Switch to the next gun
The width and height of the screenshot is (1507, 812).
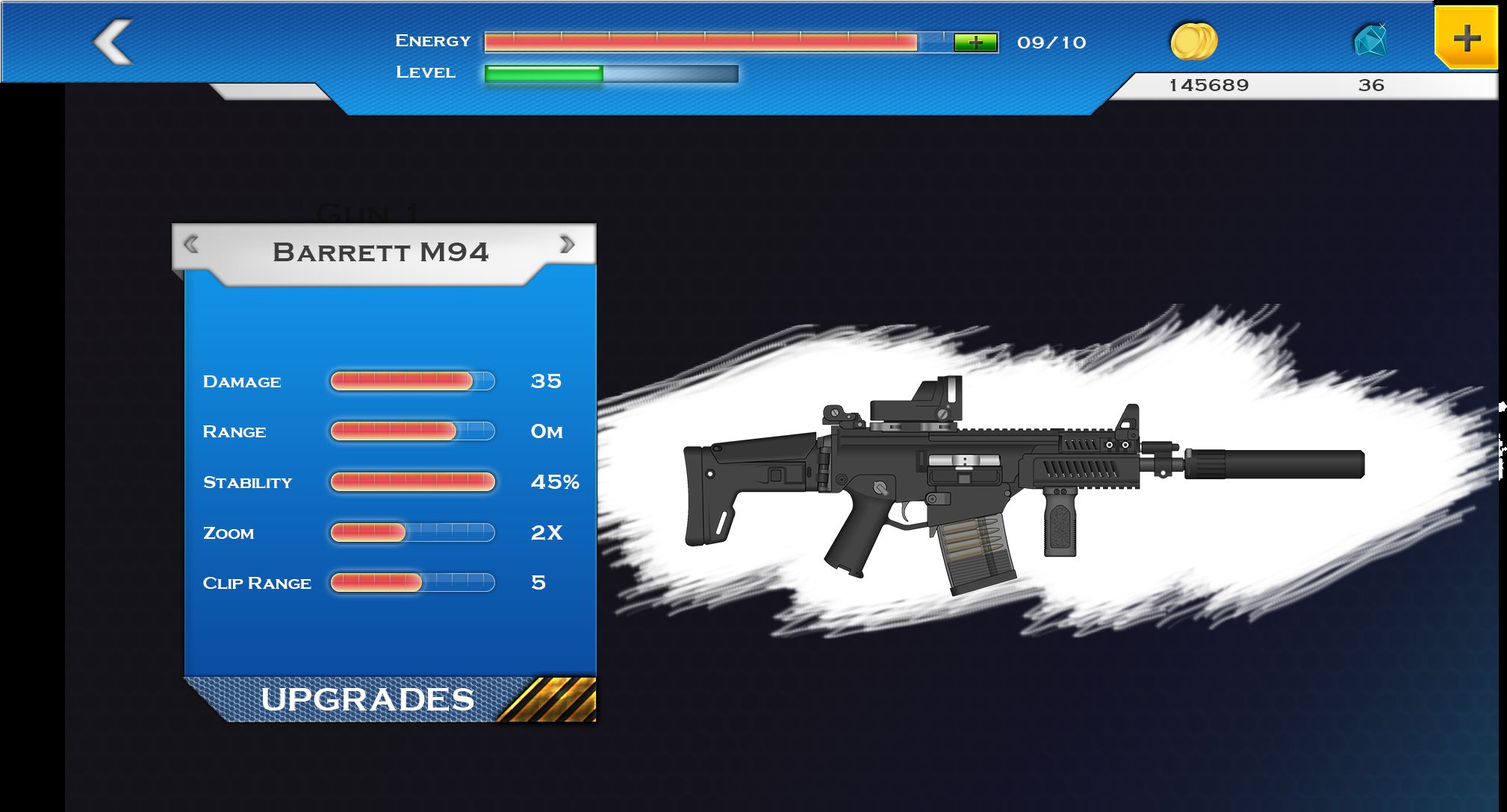pyautogui.click(x=568, y=244)
